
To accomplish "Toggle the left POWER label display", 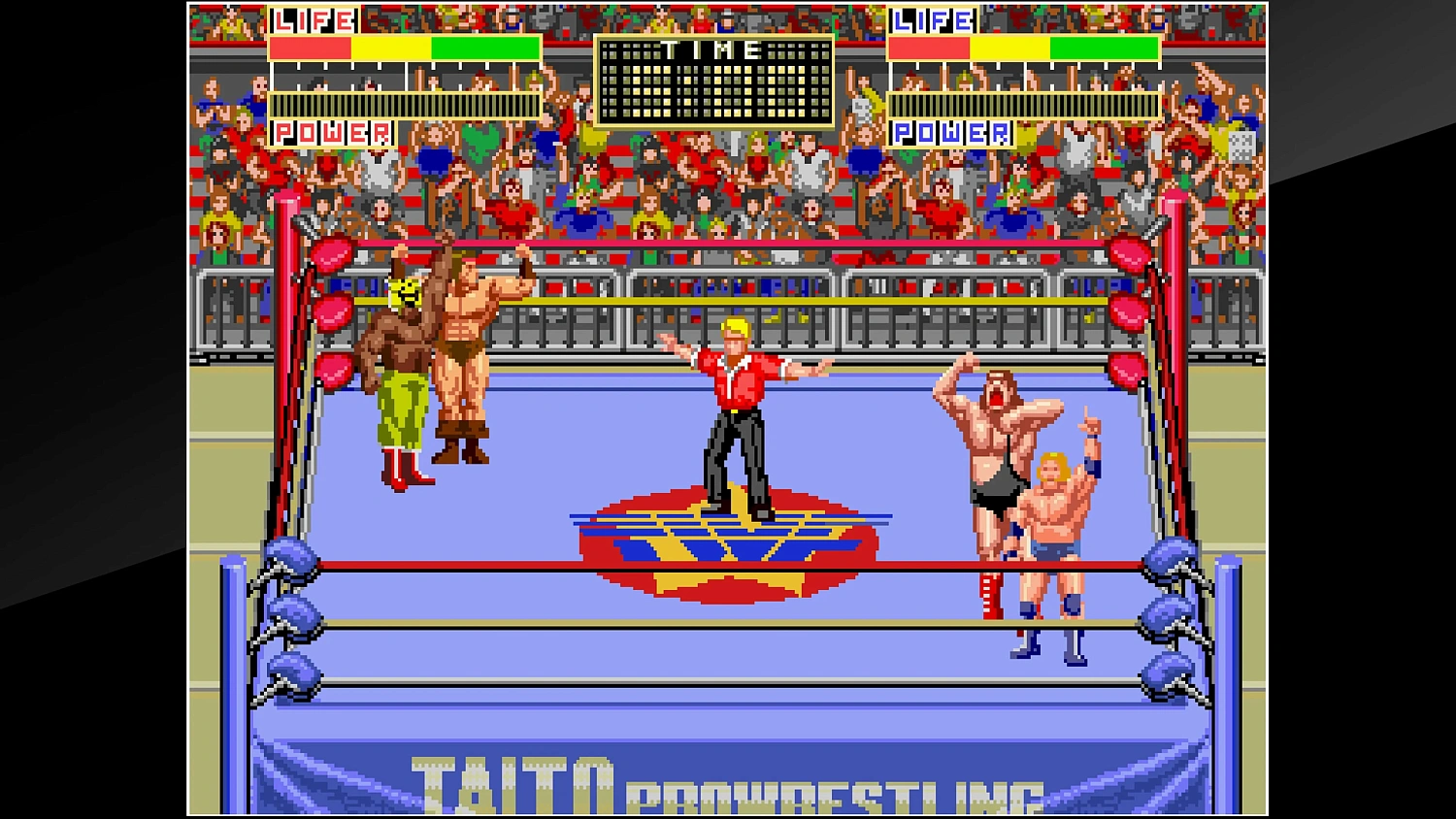I will [x=332, y=132].
